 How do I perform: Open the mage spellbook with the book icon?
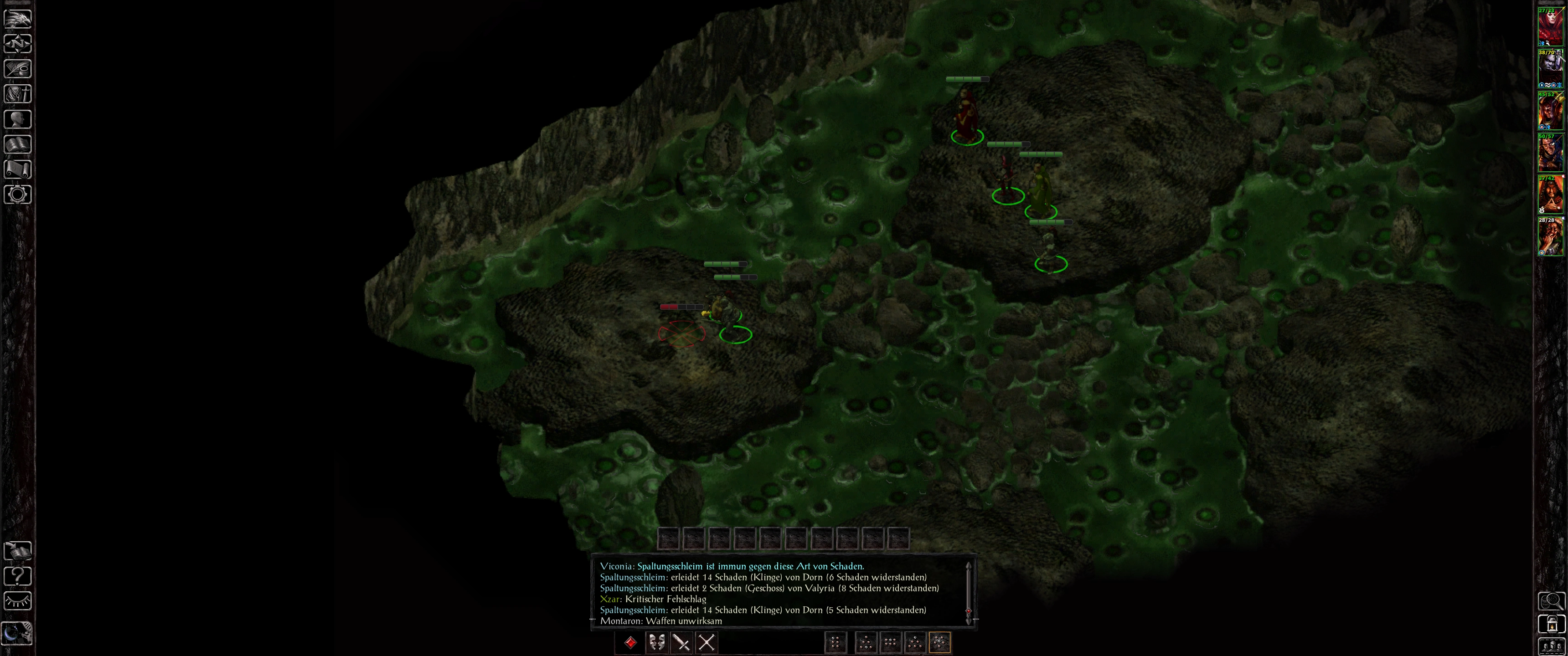pyautogui.click(x=18, y=144)
